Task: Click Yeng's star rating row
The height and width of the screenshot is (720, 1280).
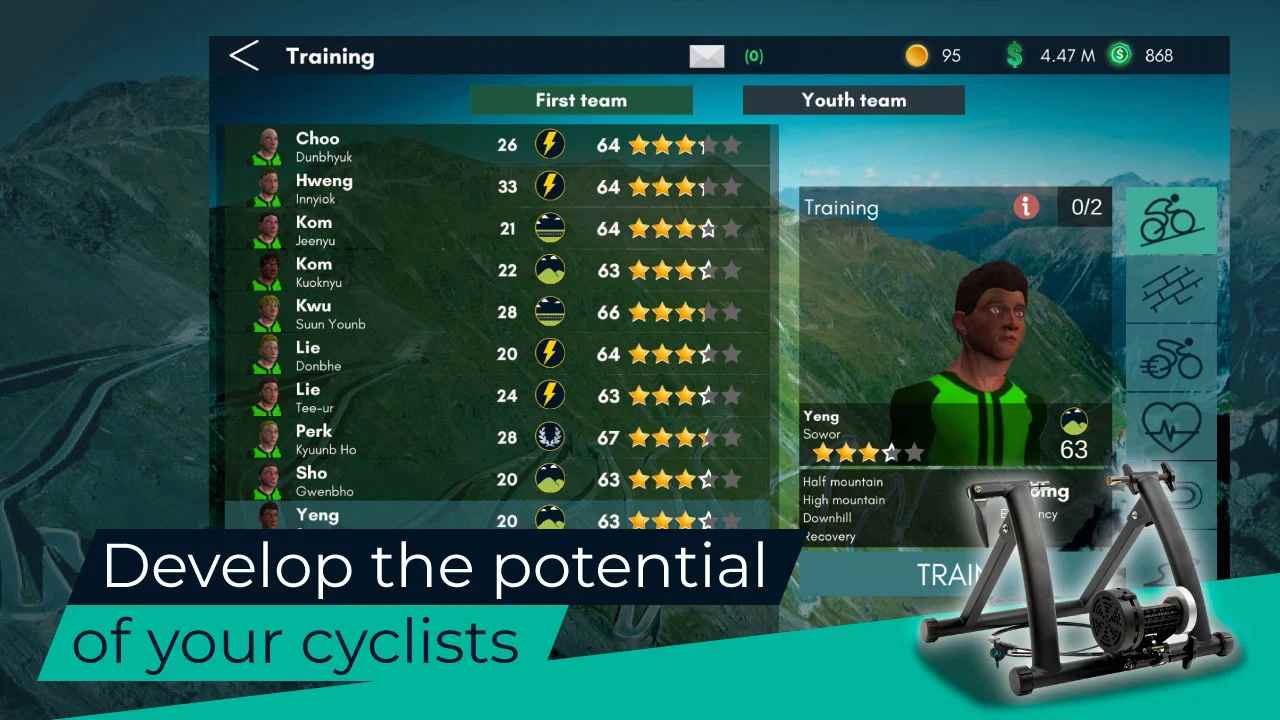Action: (868, 453)
